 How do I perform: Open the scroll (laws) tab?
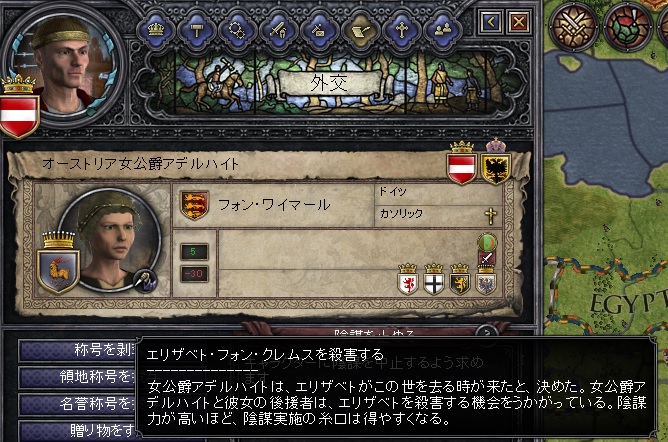(358, 30)
